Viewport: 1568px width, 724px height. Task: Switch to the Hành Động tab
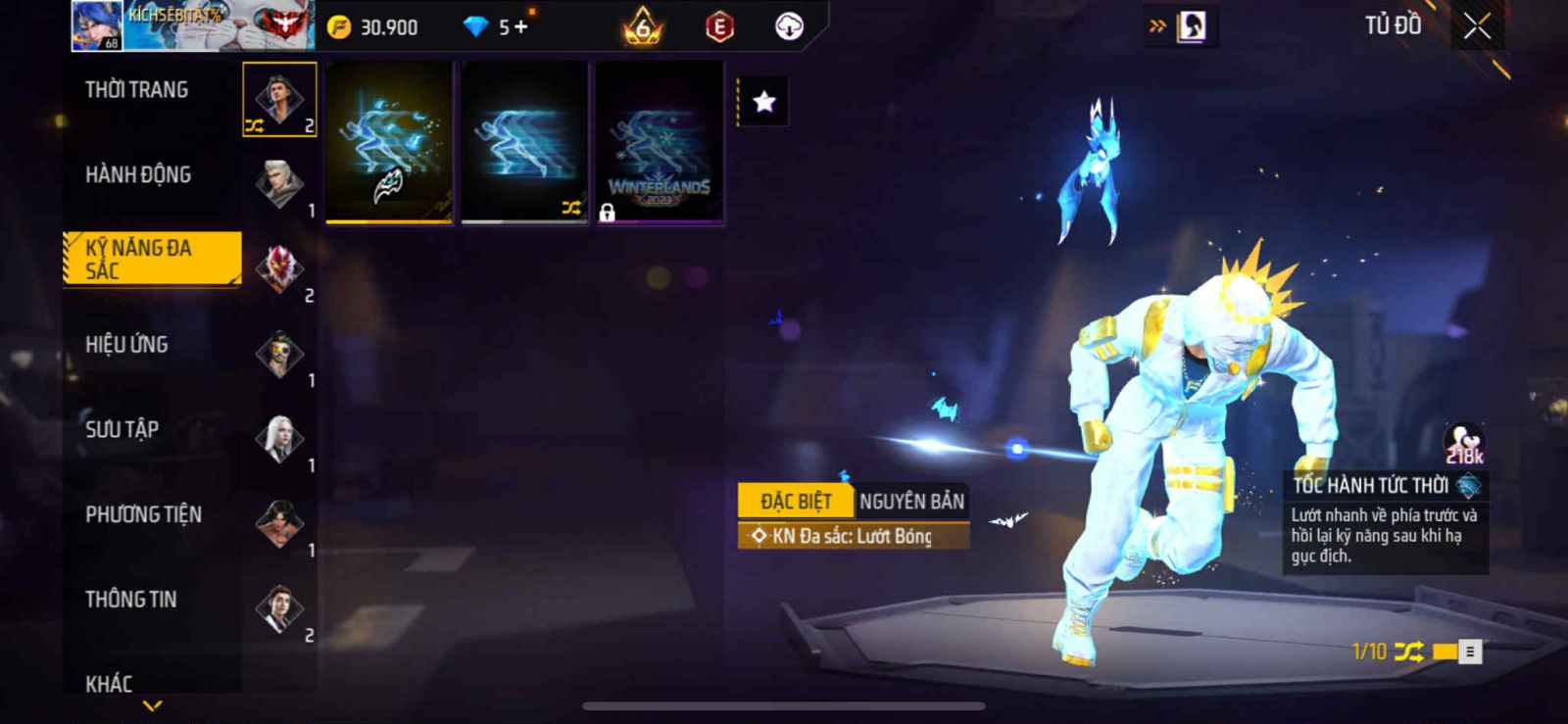pyautogui.click(x=138, y=175)
